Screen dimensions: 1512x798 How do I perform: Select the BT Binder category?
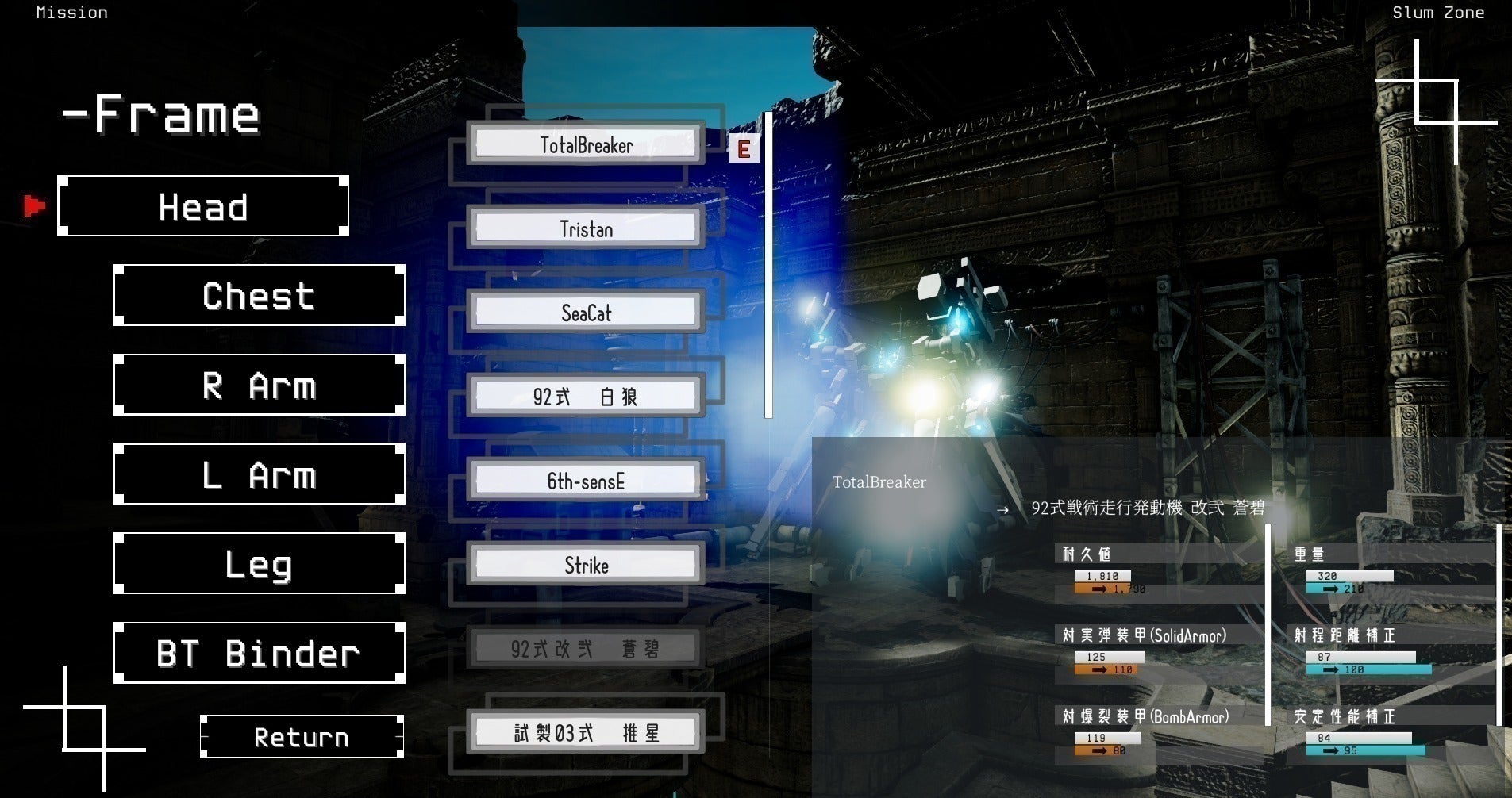tap(260, 654)
